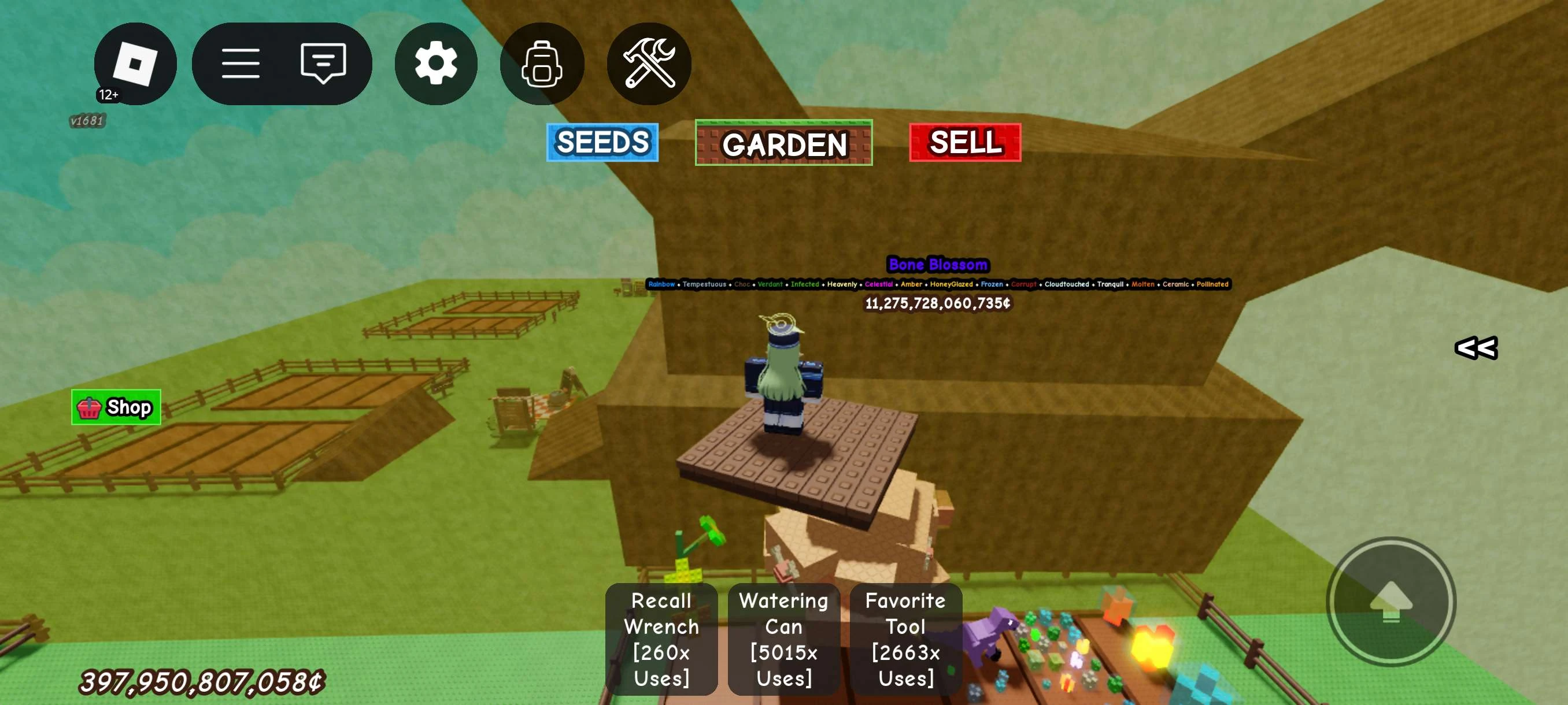
Task: Open the Roblox main menu icon
Action: [x=135, y=63]
